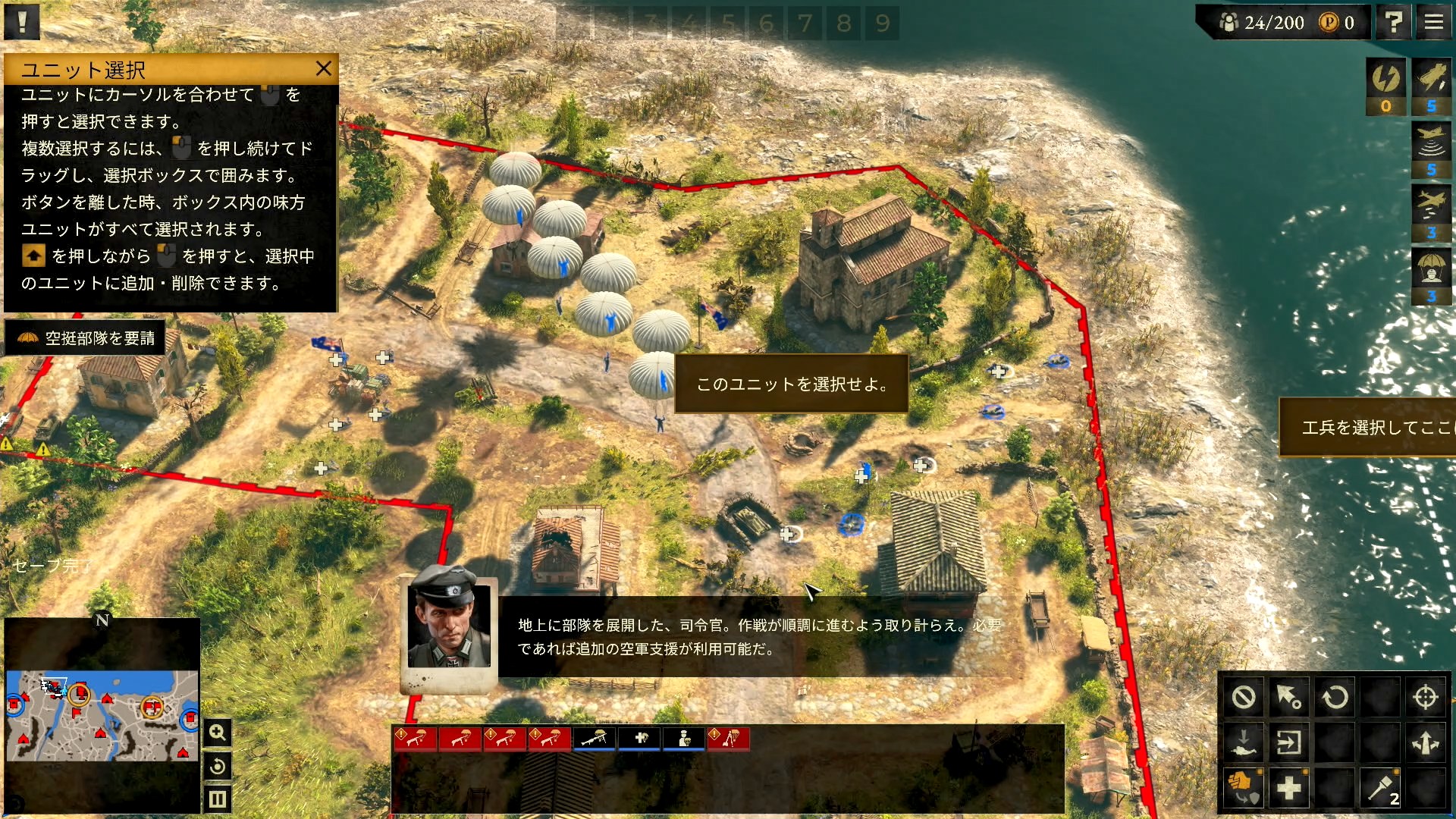Use the rotate unit command icon

(x=1335, y=698)
